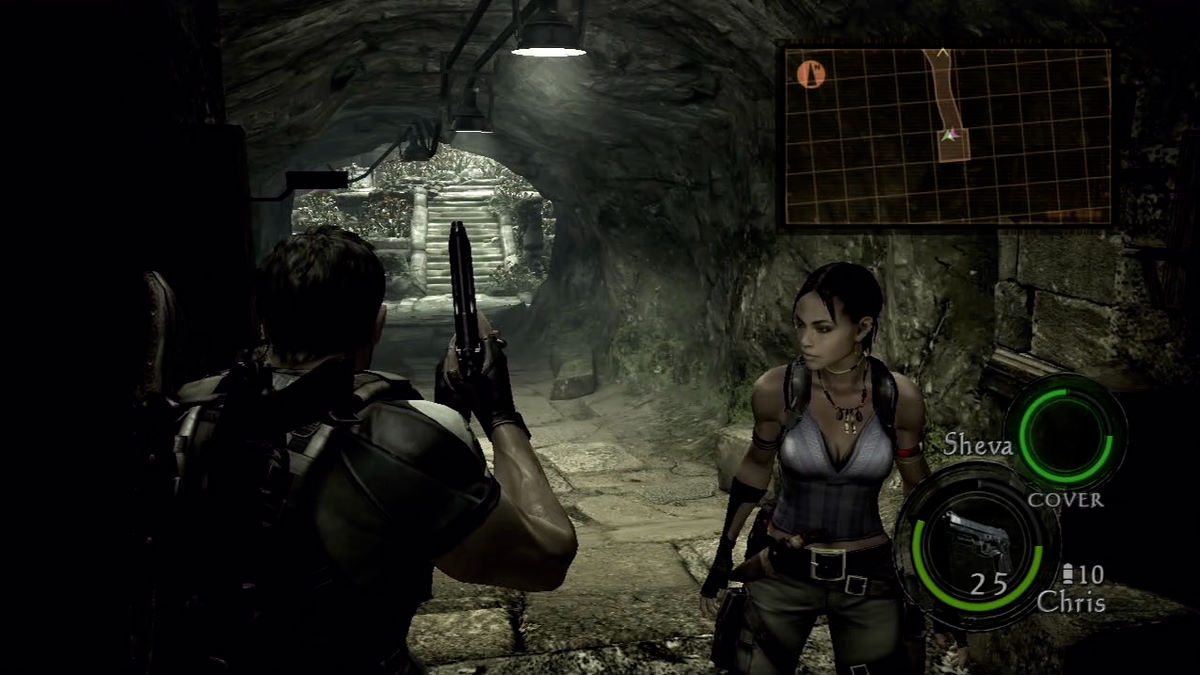The width and height of the screenshot is (1200, 675).
Task: Click the compass north indicator on minimap
Action: (x=811, y=73)
